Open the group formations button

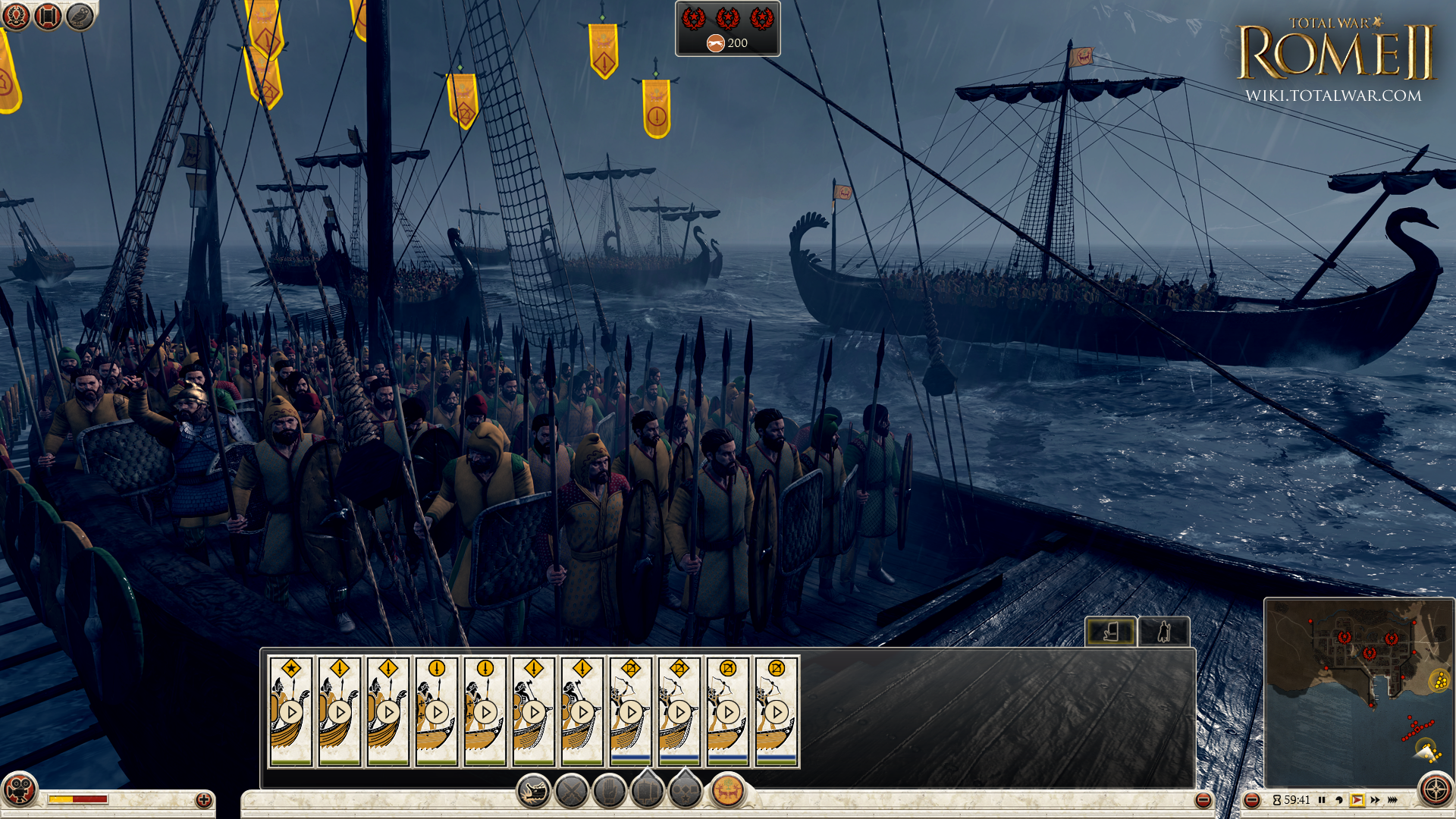(648, 792)
